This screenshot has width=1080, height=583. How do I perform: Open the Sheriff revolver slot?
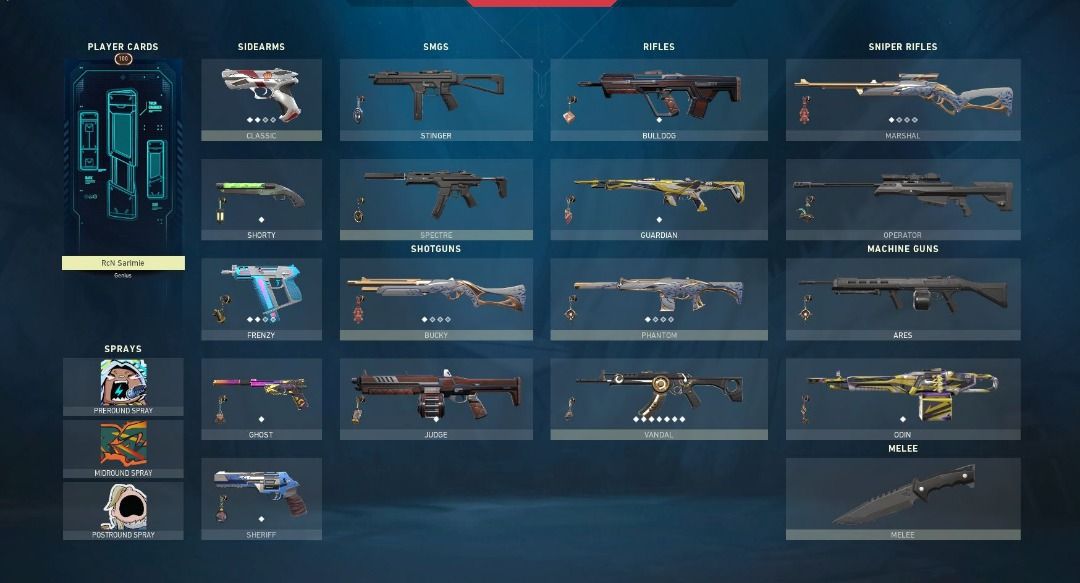261,498
